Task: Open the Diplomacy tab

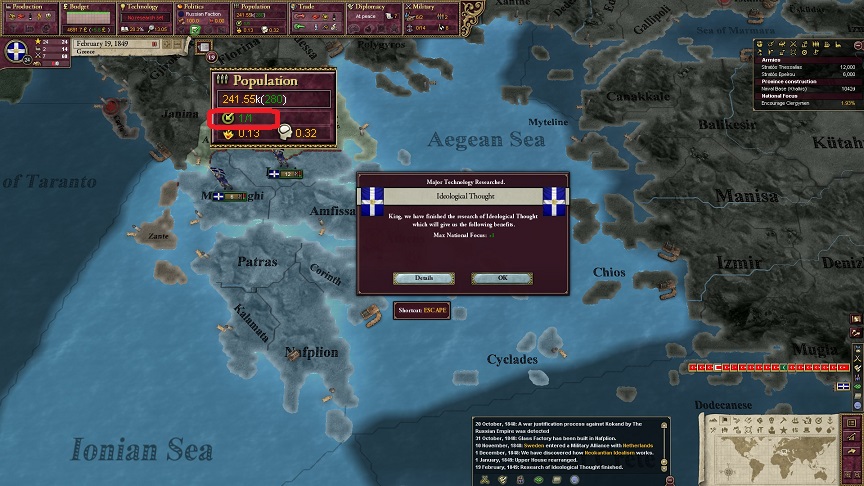Action: 377,16
